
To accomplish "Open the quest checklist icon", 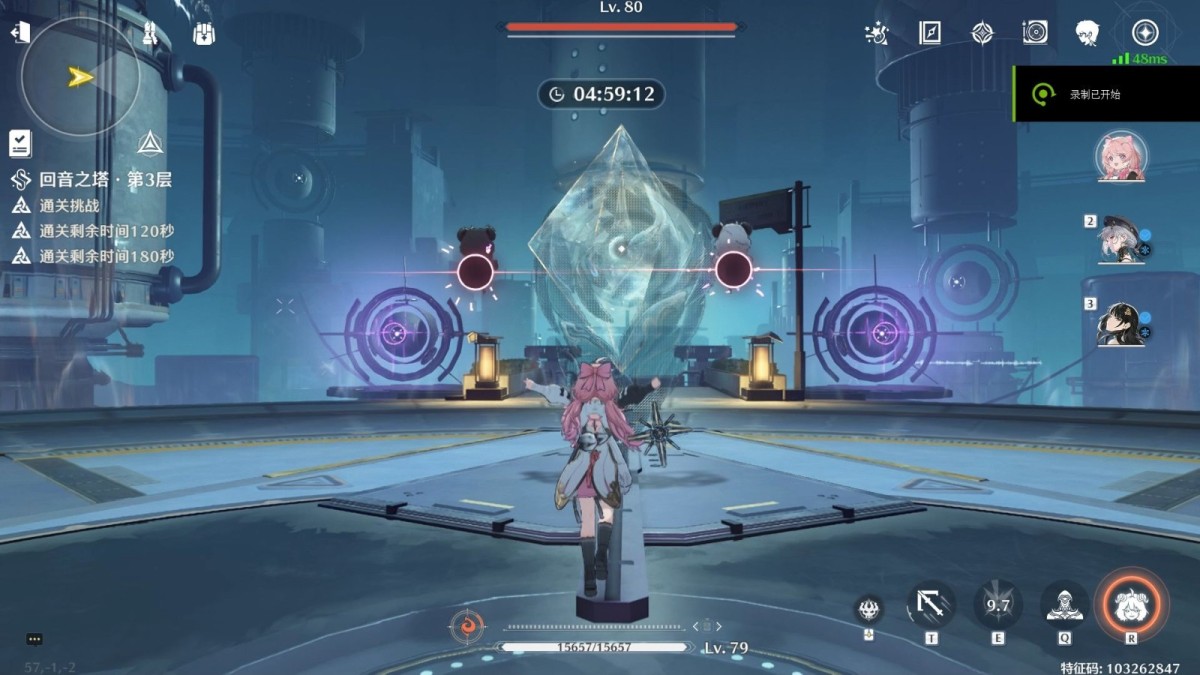I will pos(20,143).
